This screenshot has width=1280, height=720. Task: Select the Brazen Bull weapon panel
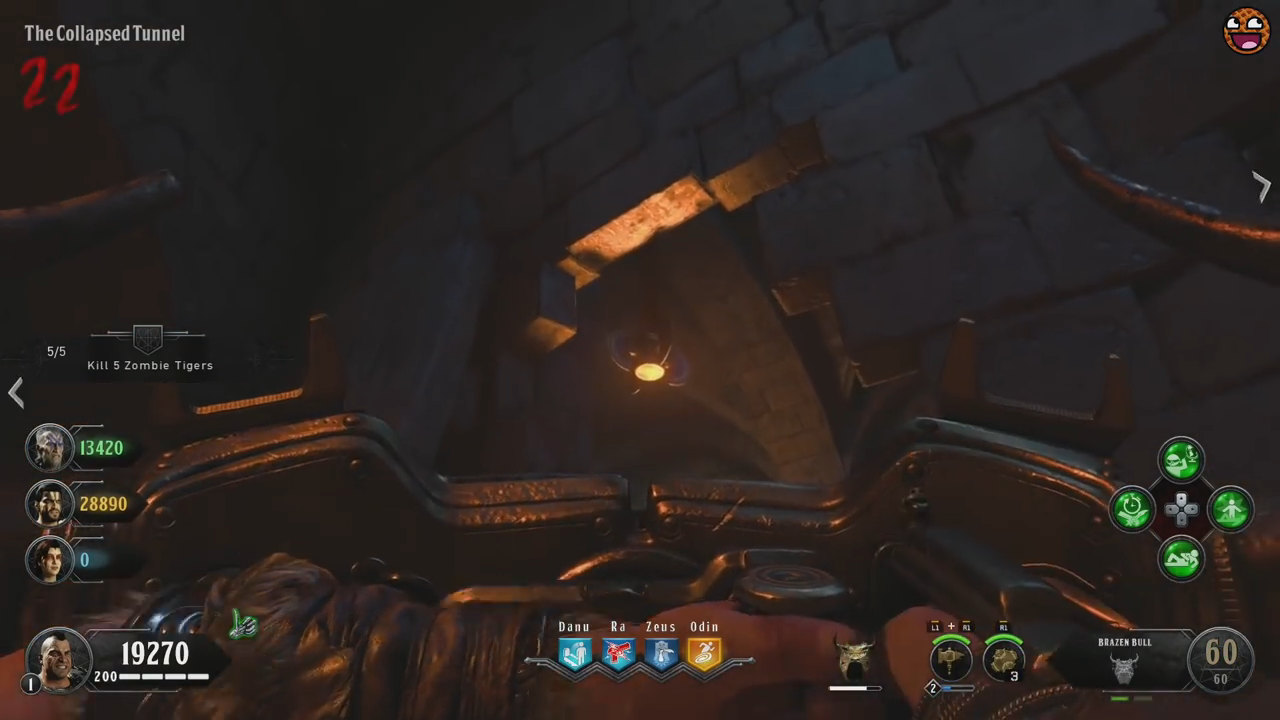tap(1125, 661)
